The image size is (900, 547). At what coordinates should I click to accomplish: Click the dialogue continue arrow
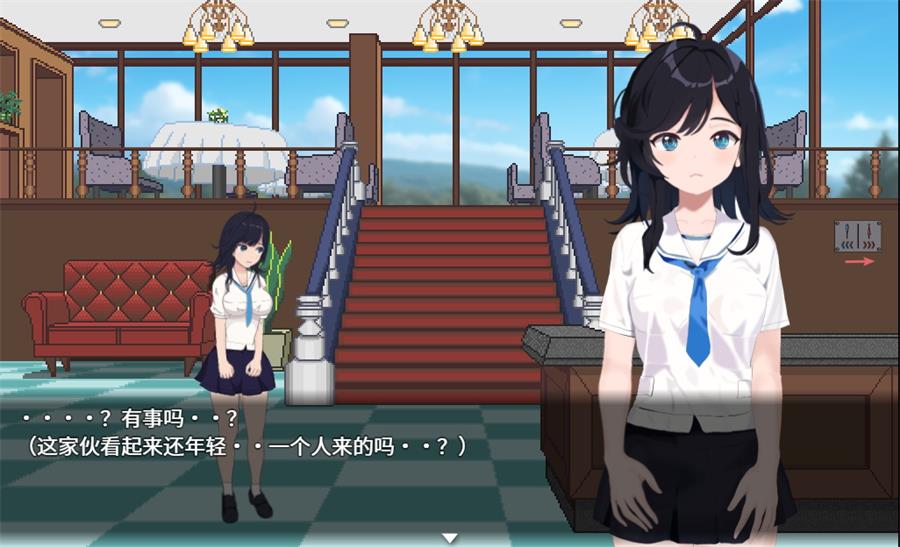tap(450, 538)
